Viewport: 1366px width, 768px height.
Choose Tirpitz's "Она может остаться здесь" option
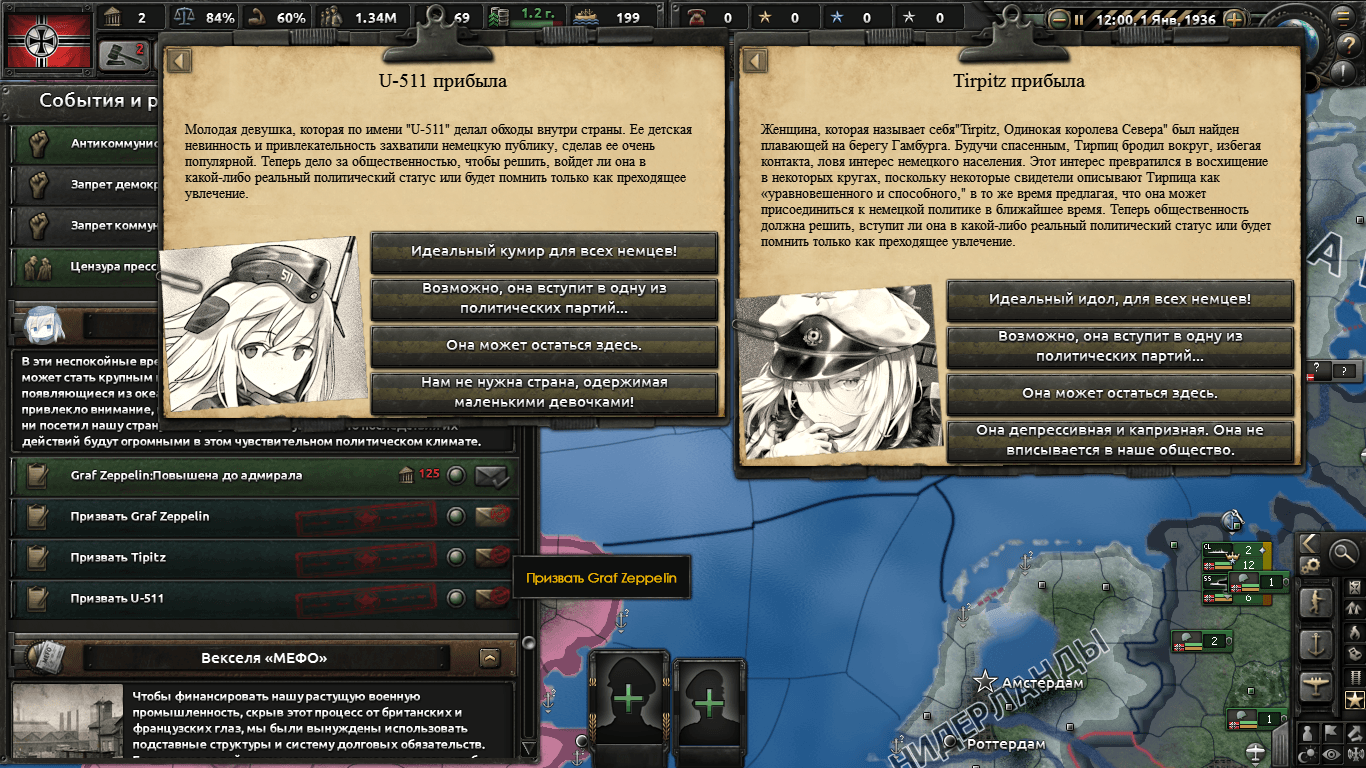tap(1120, 393)
